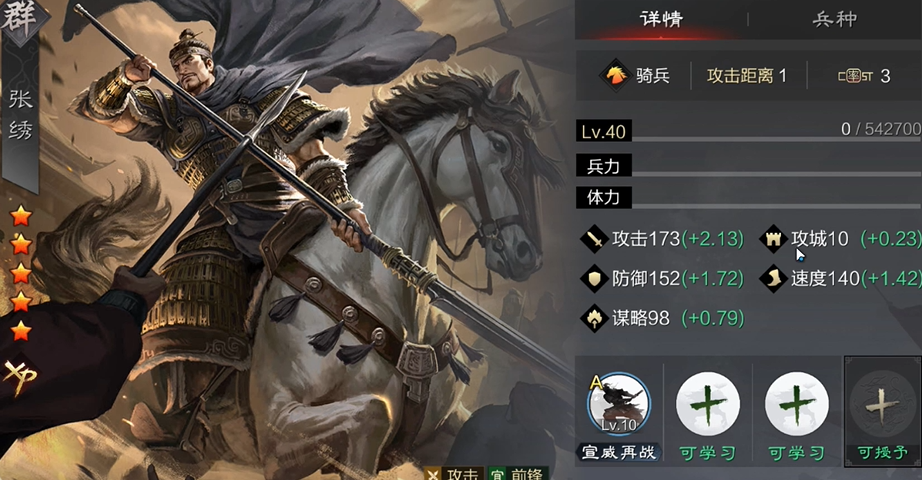Select the 宣威再战 skill icon
Image resolution: width=922 pixels, height=480 pixels.
point(618,405)
